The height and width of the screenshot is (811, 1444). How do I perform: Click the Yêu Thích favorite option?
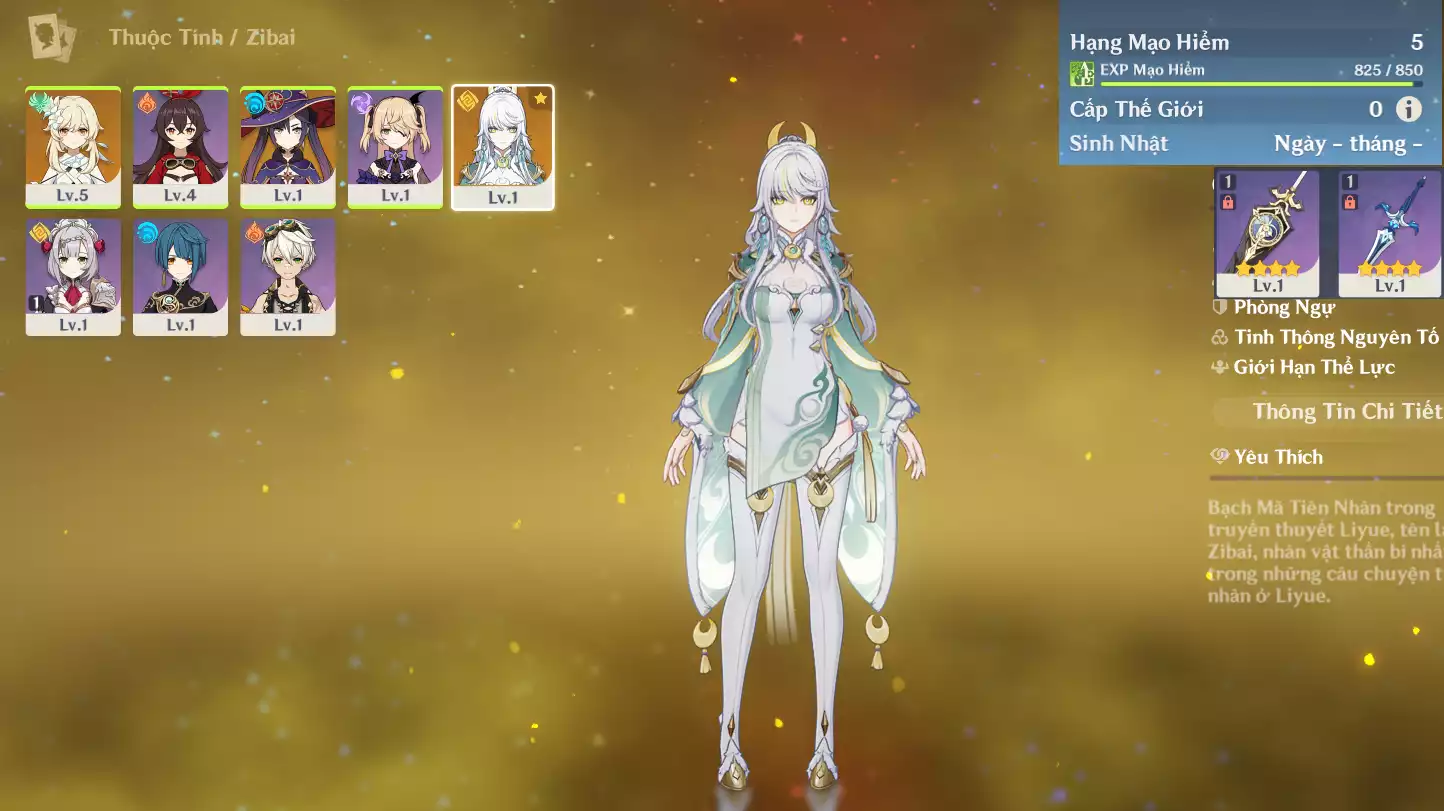tap(1277, 457)
